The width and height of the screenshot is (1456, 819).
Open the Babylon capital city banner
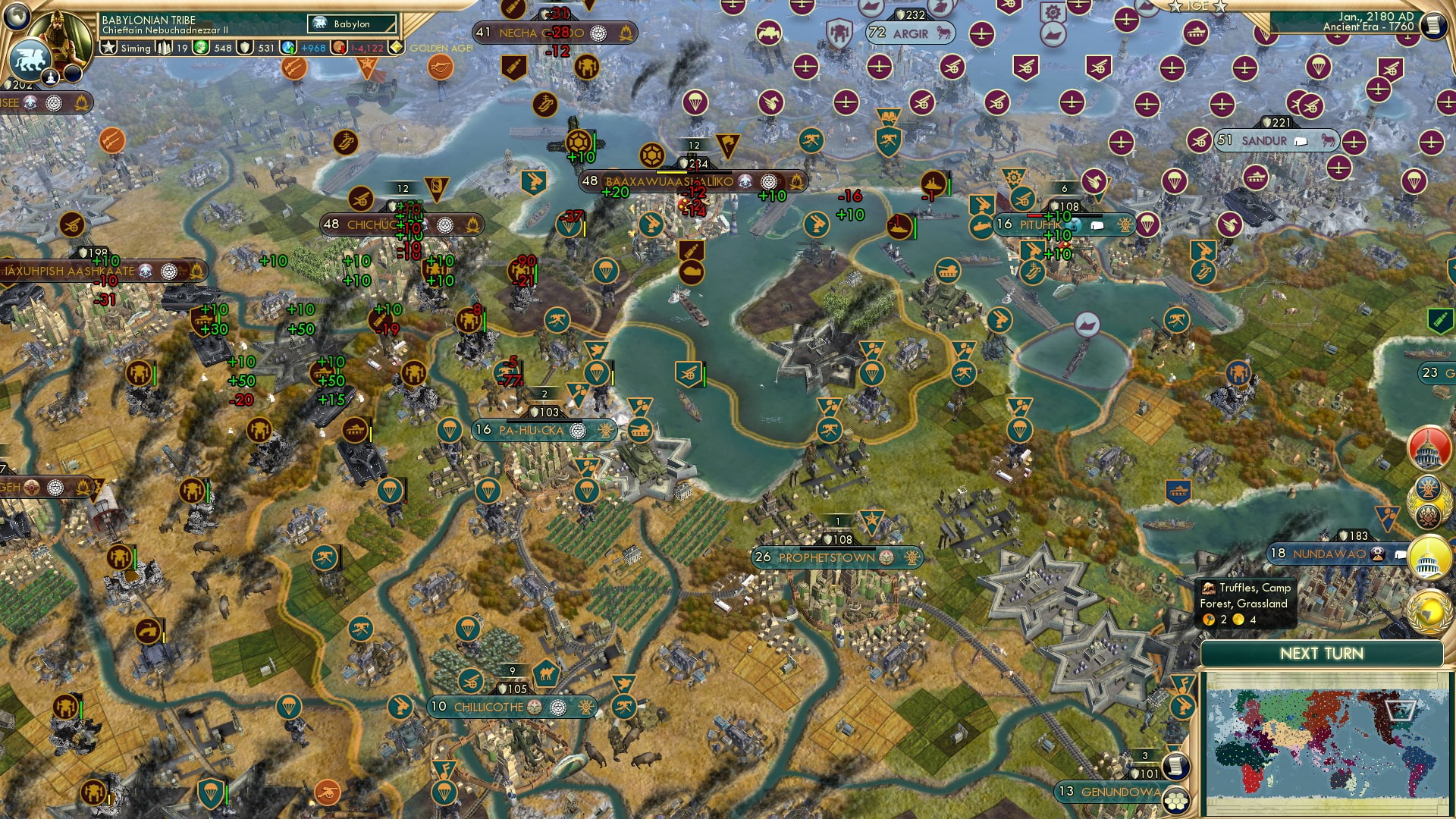[350, 24]
